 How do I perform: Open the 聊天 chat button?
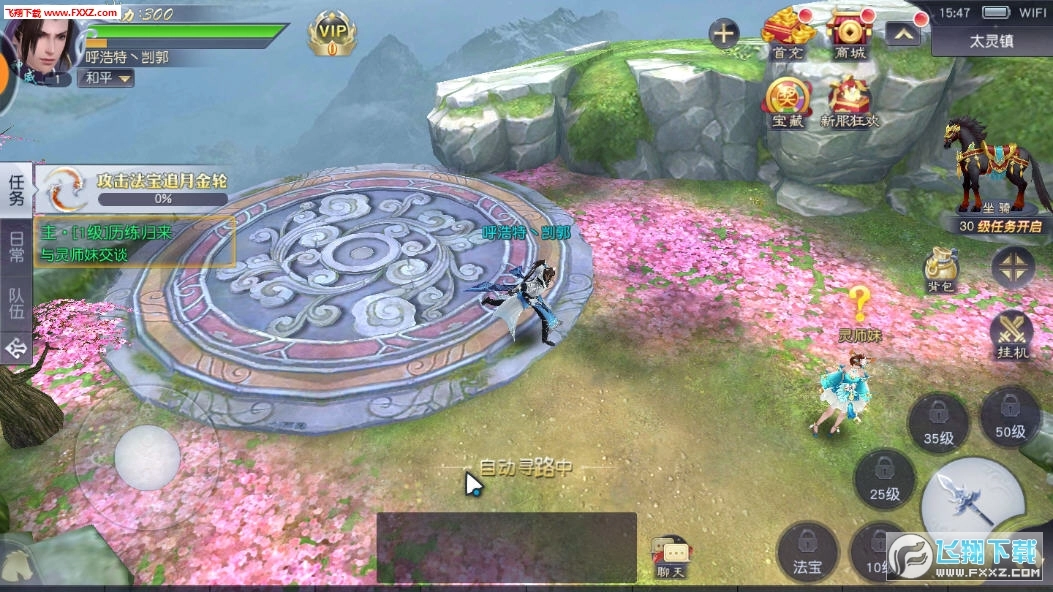(x=670, y=557)
